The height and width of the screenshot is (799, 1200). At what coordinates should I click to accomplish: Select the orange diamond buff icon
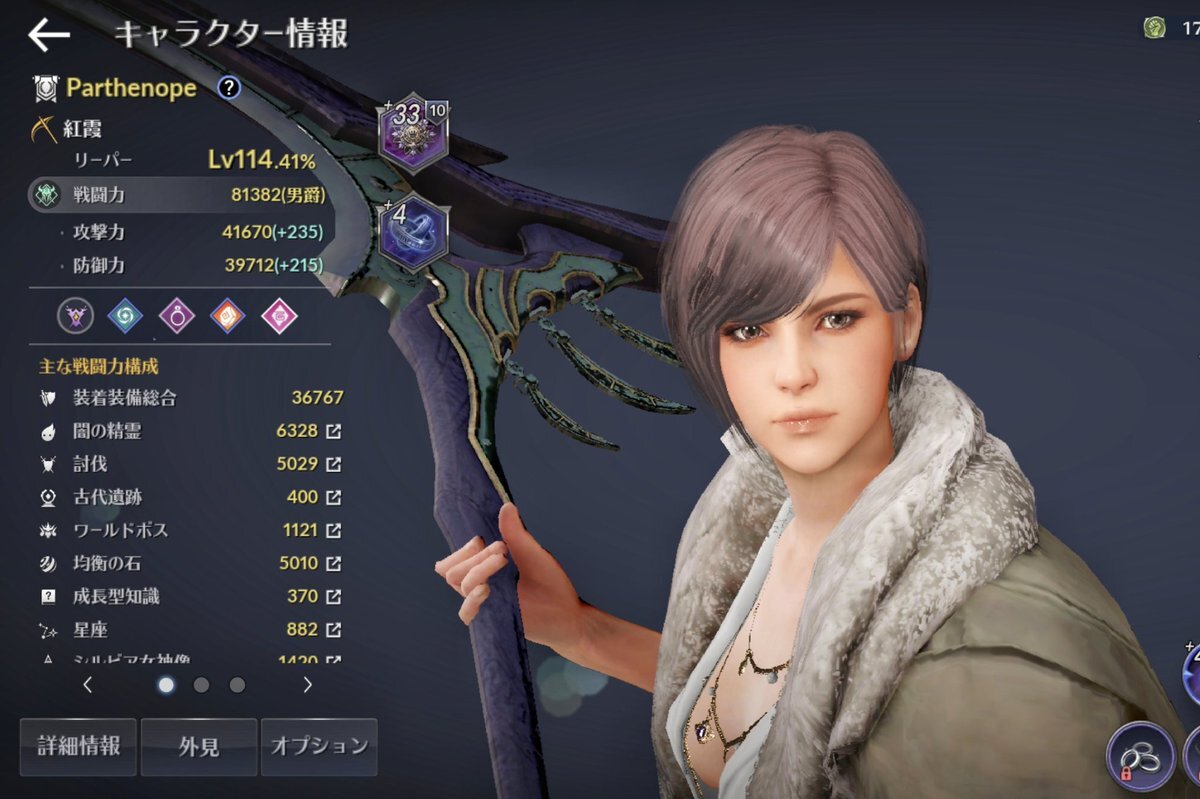227,316
